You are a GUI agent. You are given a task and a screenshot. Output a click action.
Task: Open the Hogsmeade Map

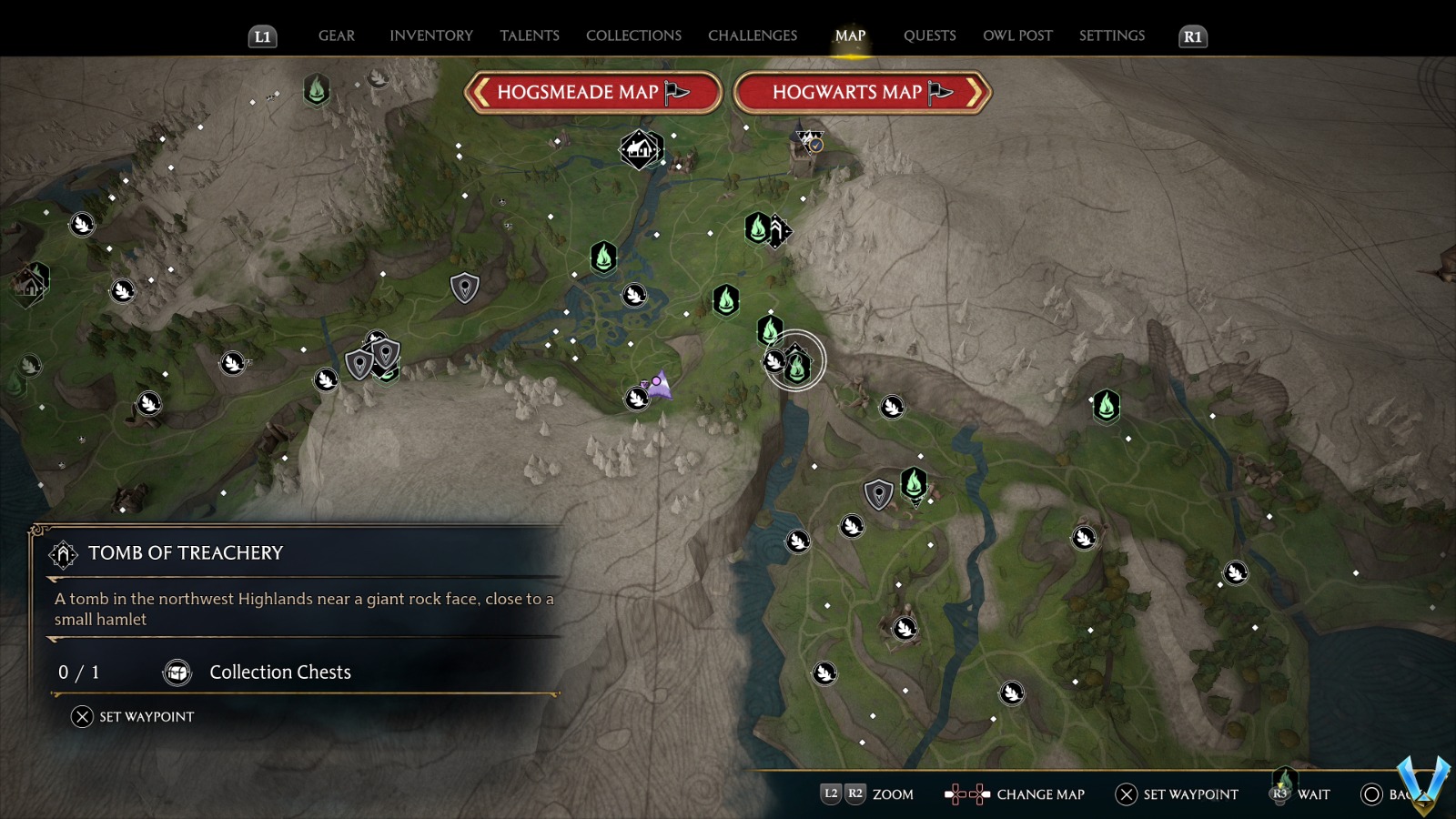(591, 92)
